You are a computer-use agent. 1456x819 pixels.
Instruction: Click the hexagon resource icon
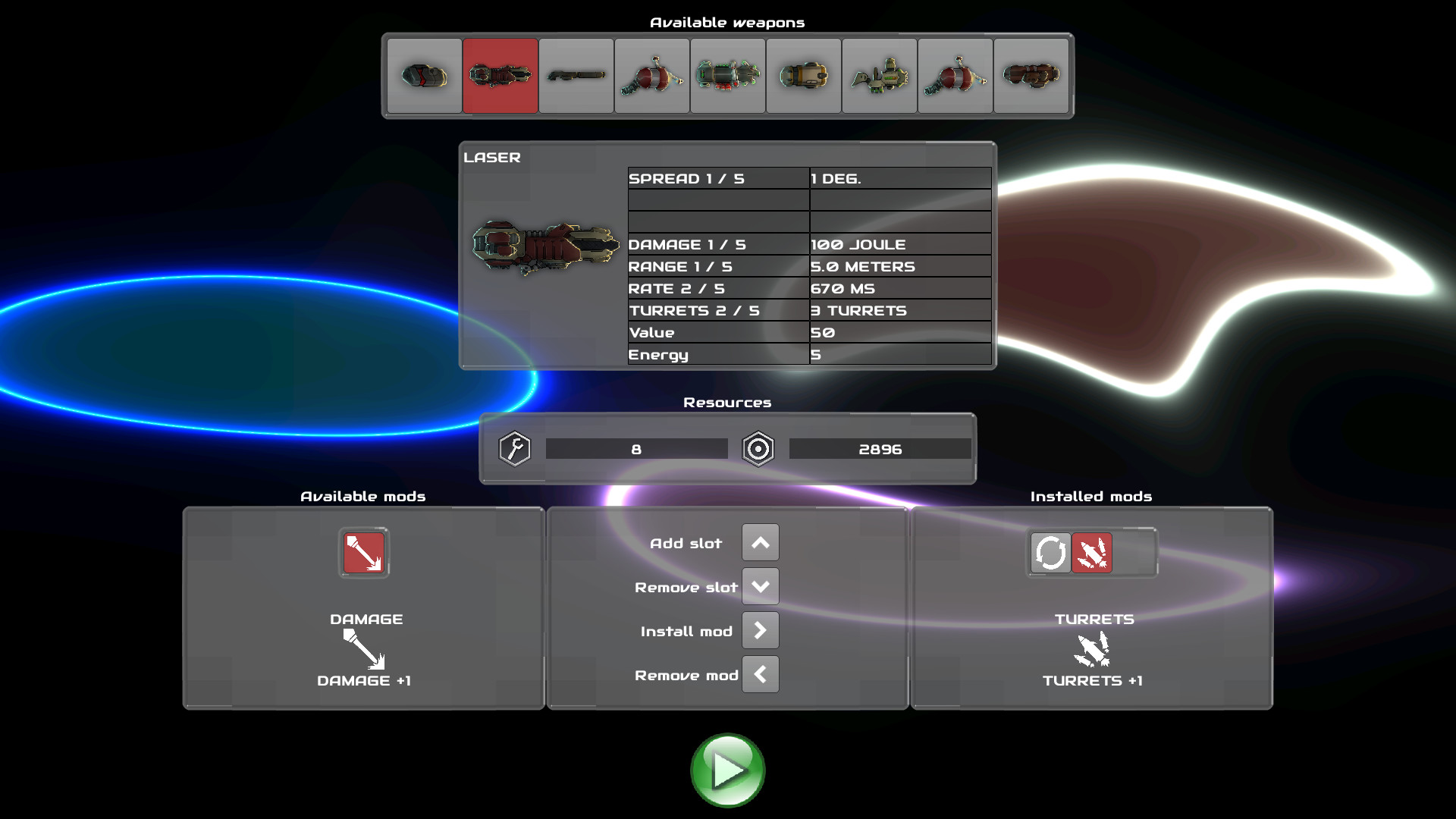tap(758, 448)
